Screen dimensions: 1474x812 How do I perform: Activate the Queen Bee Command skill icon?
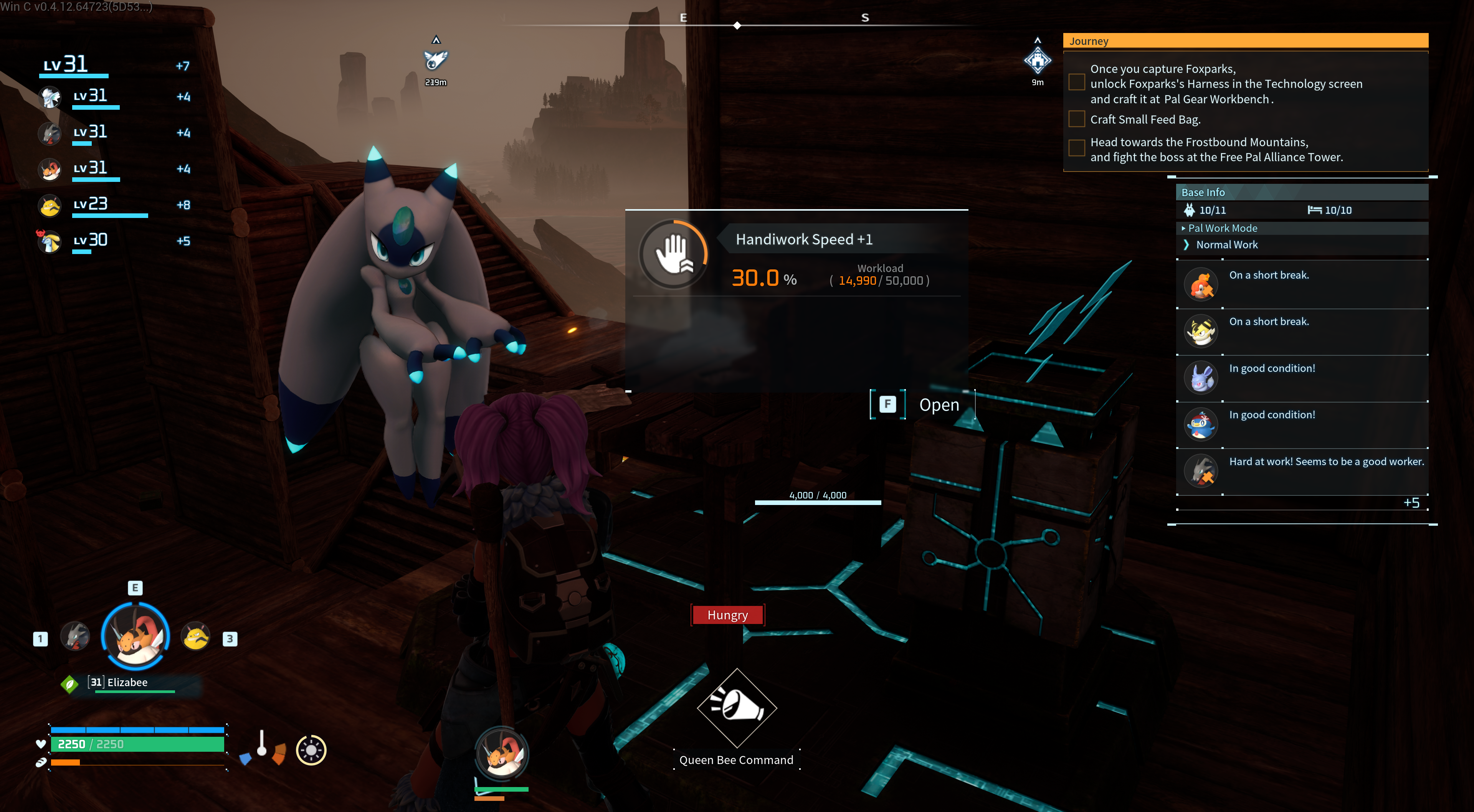pyautogui.click(x=737, y=708)
